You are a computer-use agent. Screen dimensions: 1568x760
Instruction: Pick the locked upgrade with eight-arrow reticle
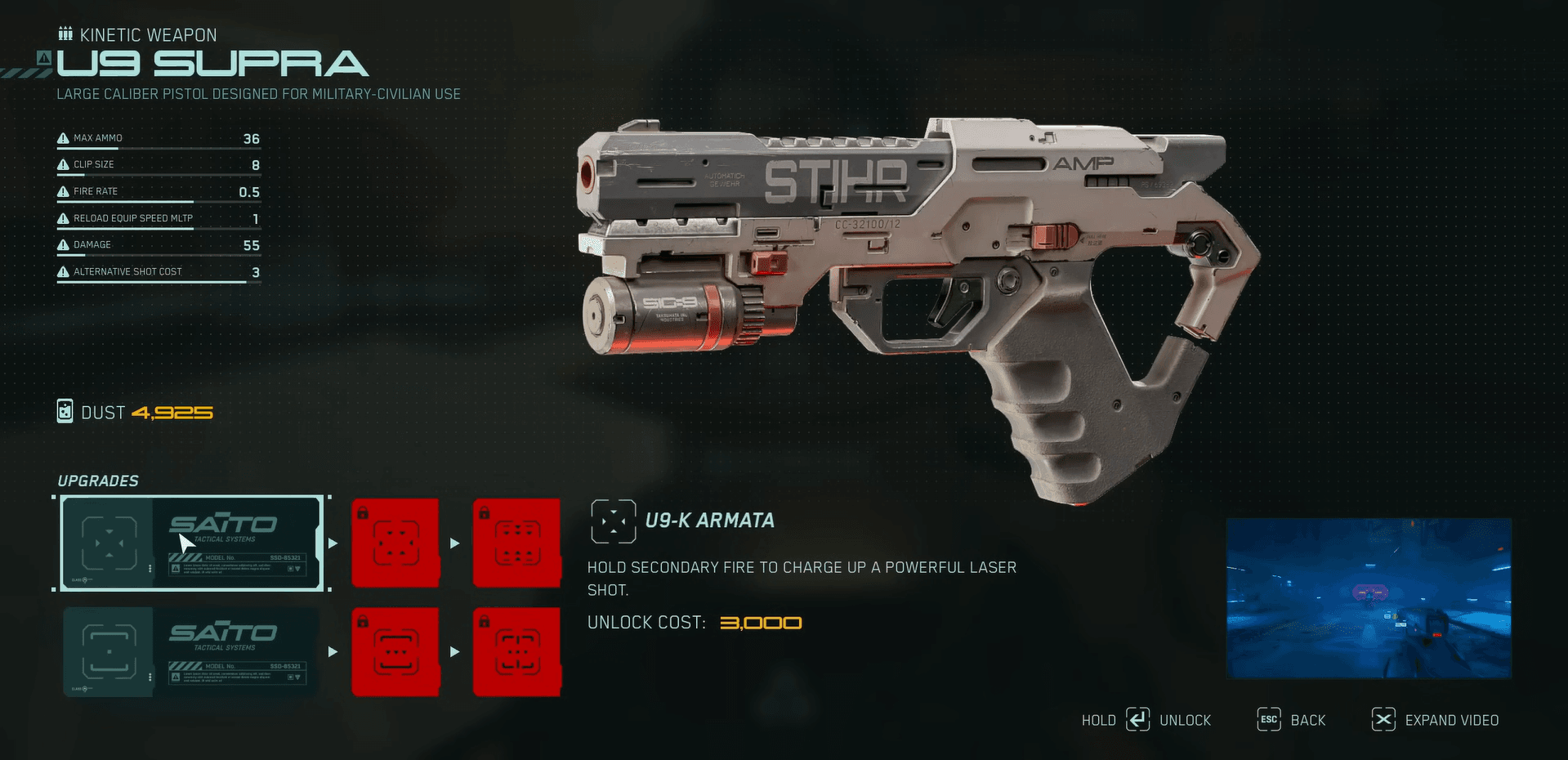(x=517, y=543)
